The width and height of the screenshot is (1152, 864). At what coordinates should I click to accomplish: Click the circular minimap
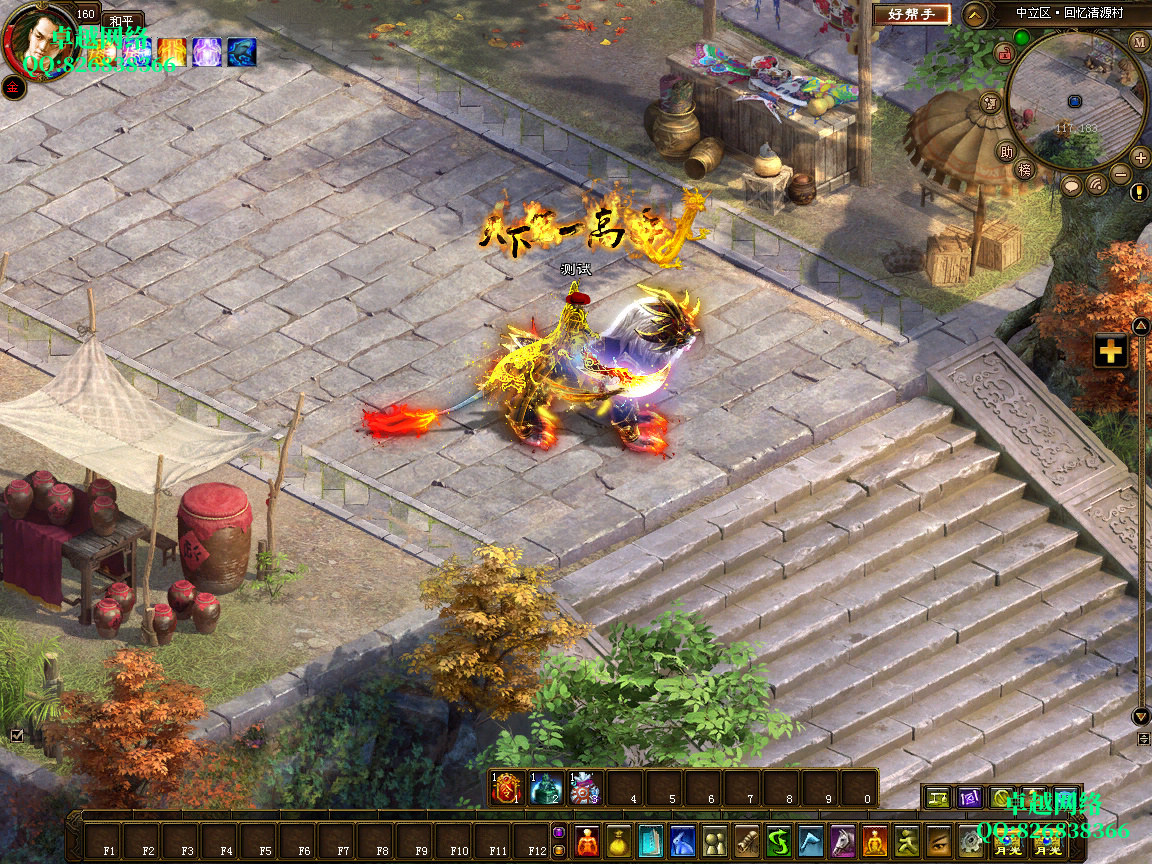(1075, 100)
